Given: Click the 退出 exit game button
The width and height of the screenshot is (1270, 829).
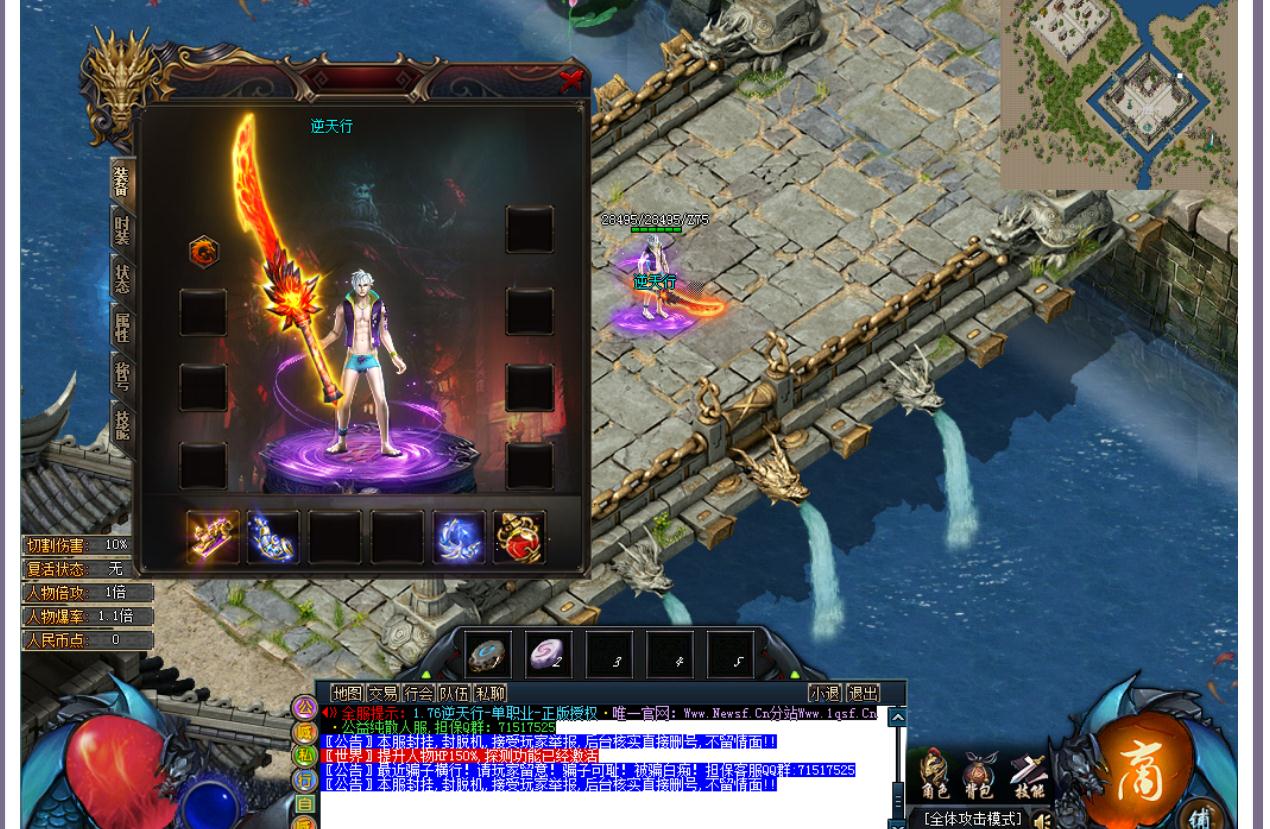Looking at the screenshot, I should (x=863, y=693).
